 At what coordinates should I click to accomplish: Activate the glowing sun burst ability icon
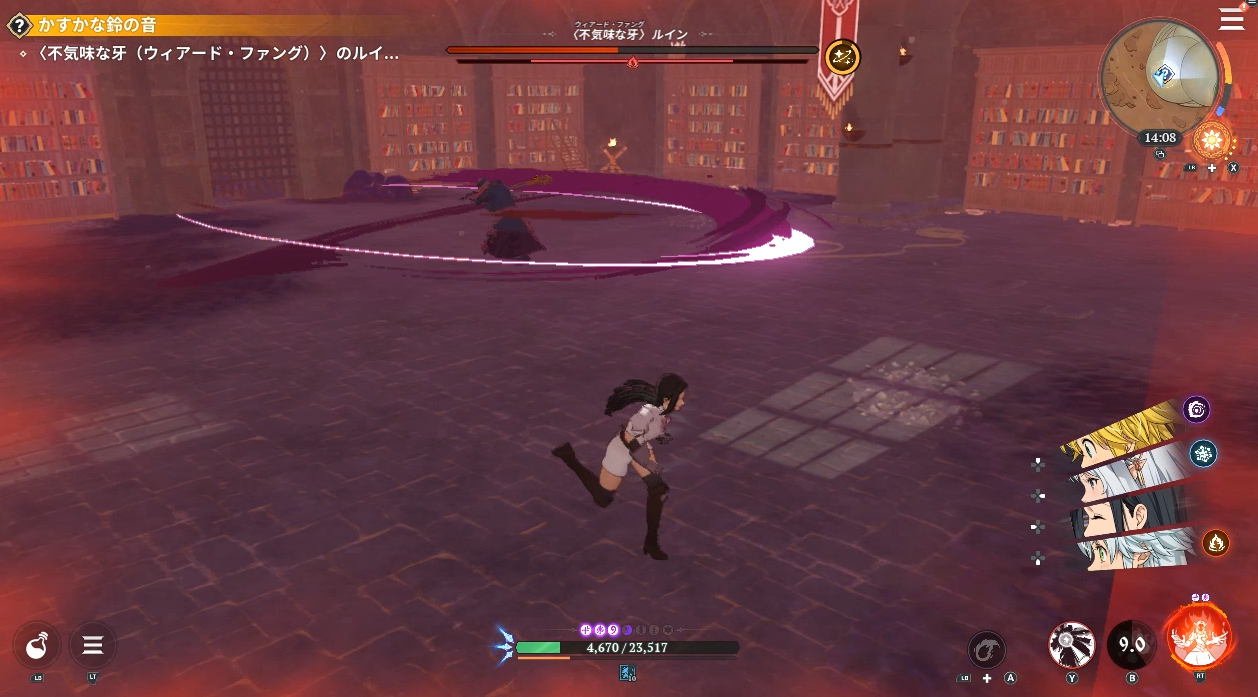point(1213,139)
